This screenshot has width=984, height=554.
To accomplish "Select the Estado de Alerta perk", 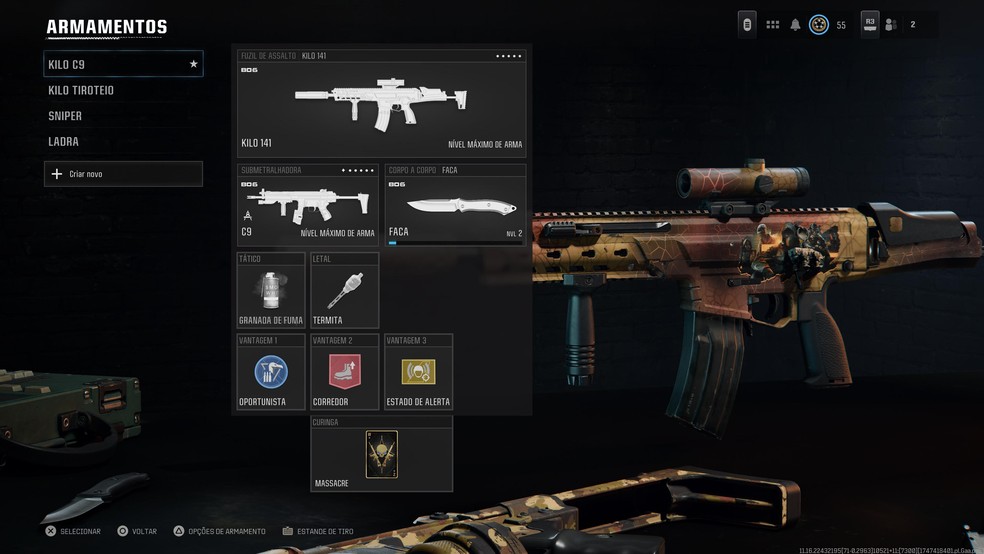I will (418, 372).
